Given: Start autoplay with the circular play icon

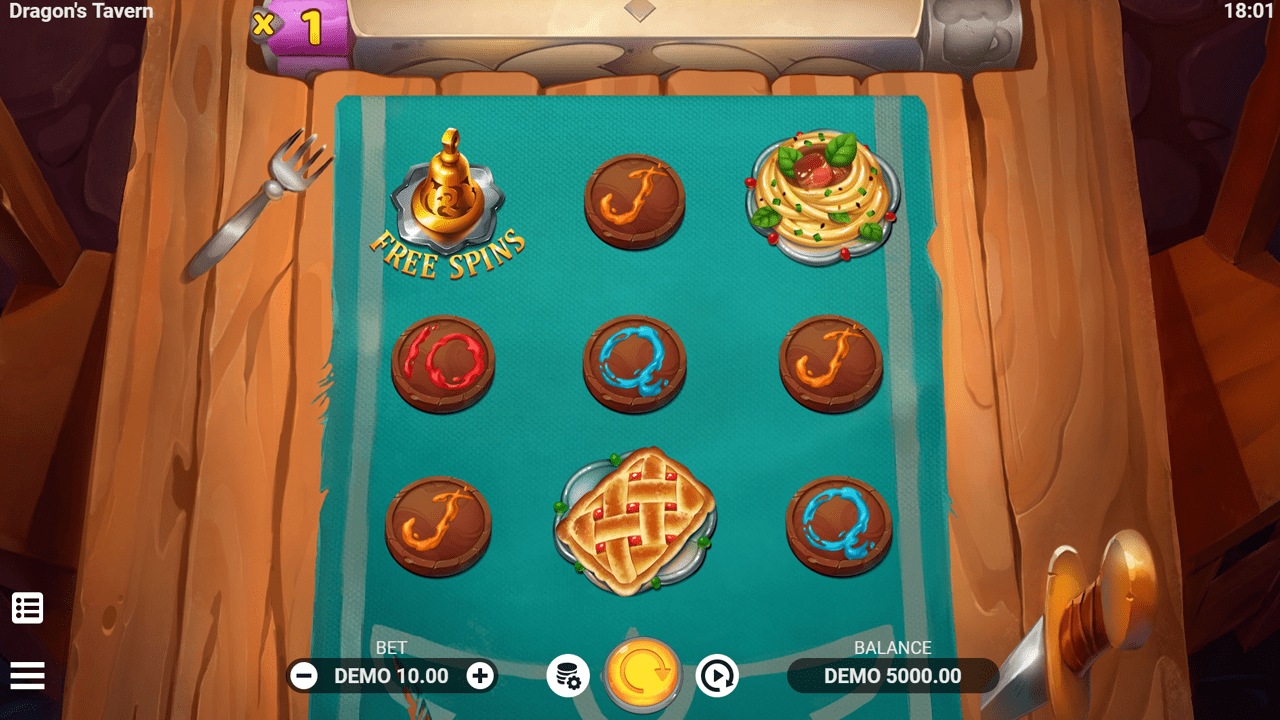Looking at the screenshot, I should tap(718, 675).
